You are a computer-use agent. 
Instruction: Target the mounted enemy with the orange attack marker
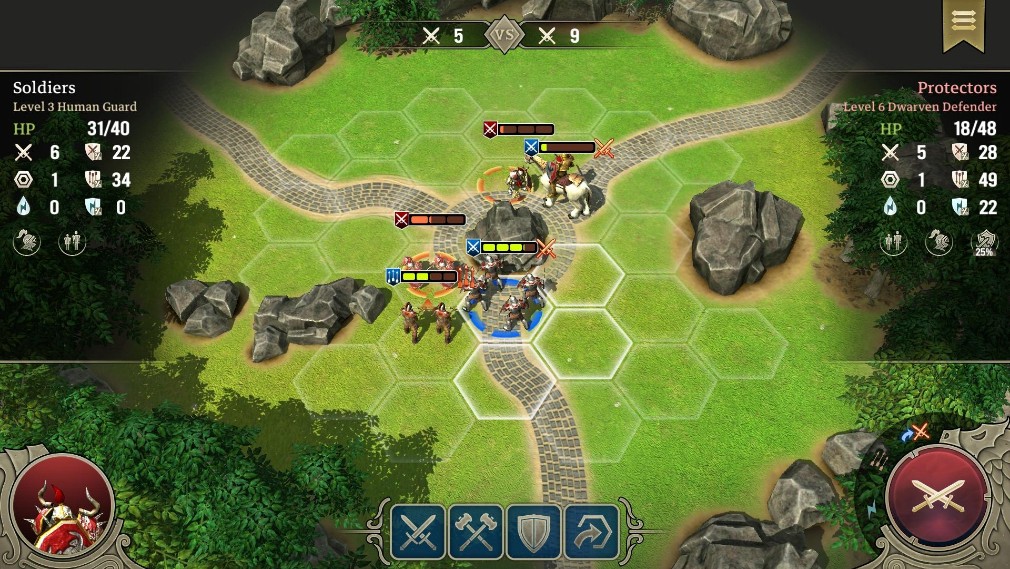click(566, 186)
